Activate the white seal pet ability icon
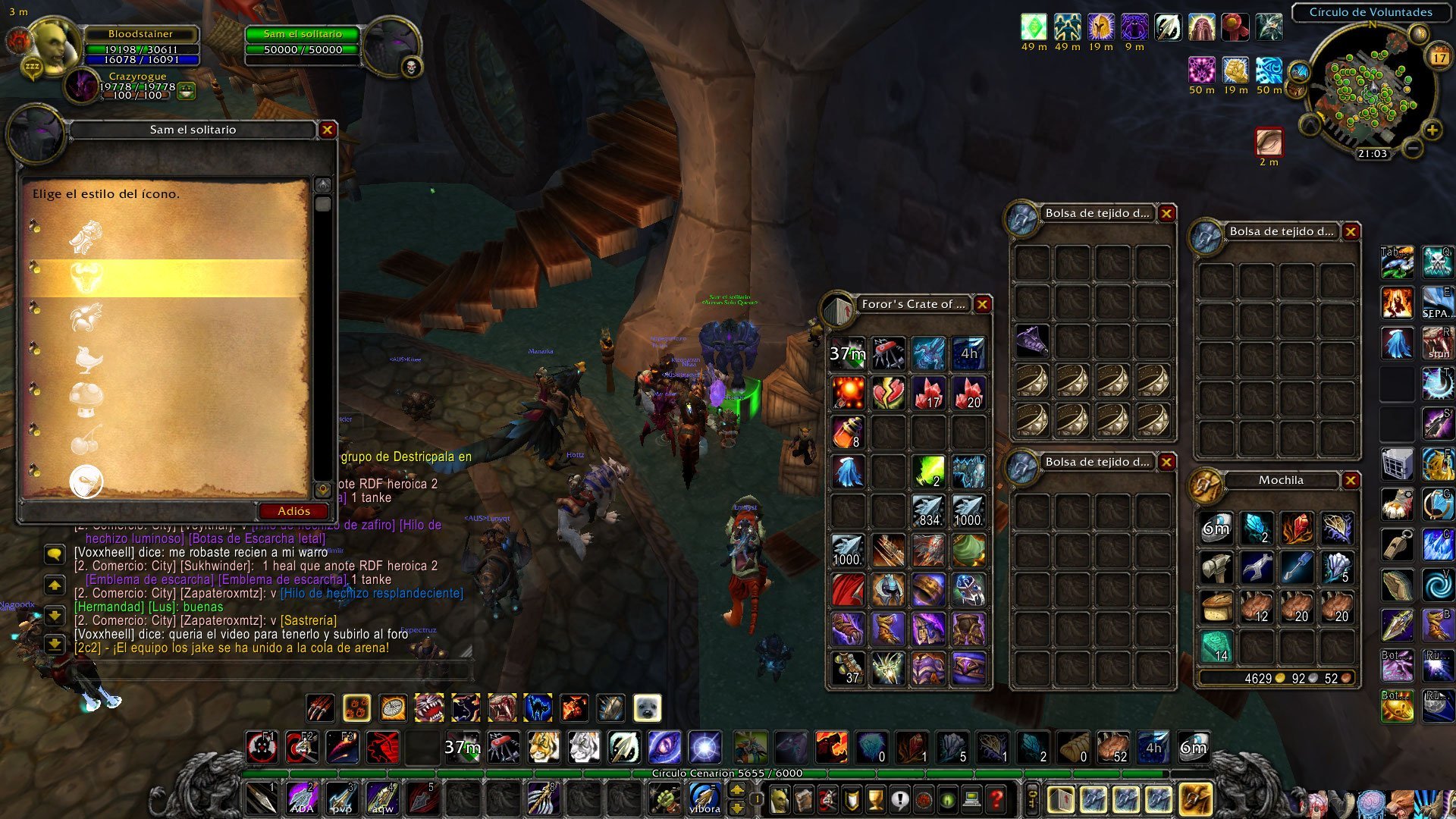The height and width of the screenshot is (819, 1456). pos(647,708)
